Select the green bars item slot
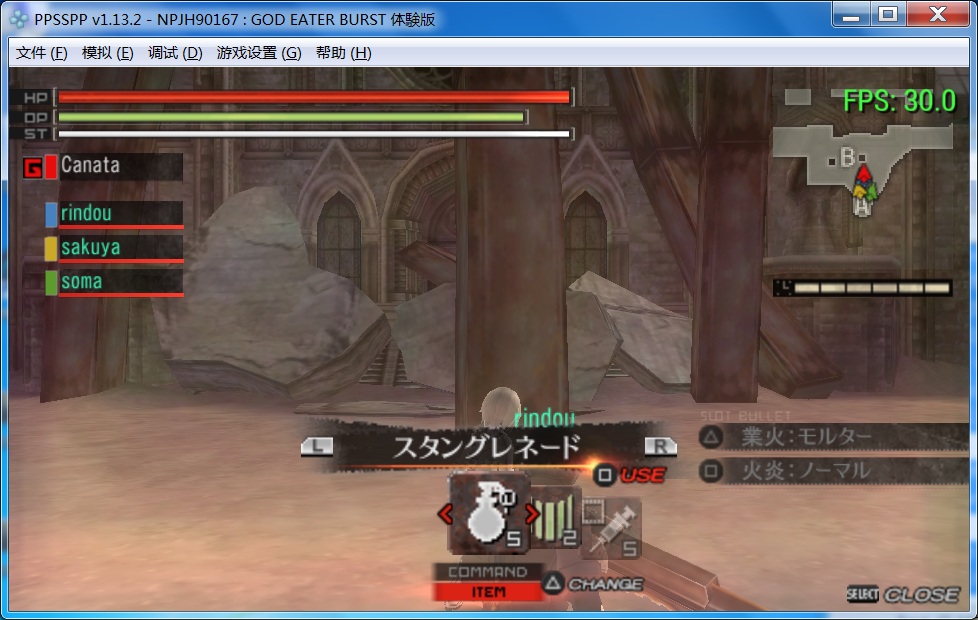This screenshot has height=620, width=978. point(557,518)
